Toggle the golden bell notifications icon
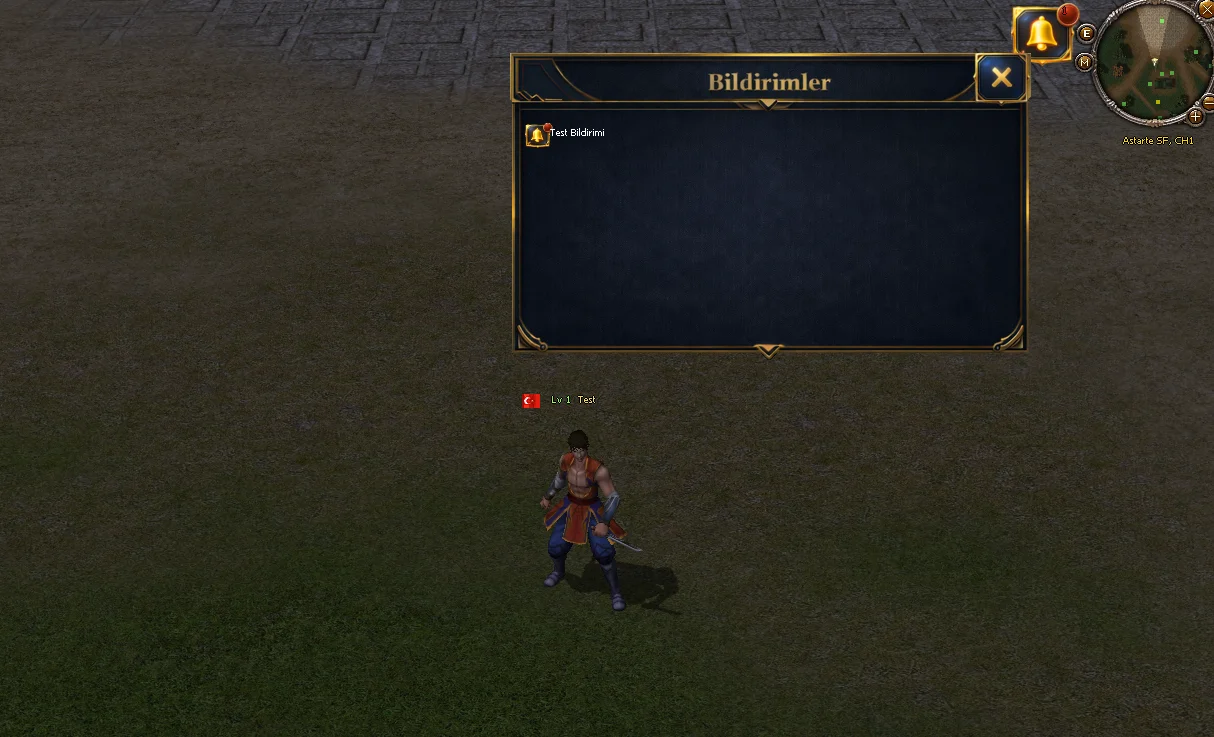The height and width of the screenshot is (737, 1214). (x=1042, y=35)
